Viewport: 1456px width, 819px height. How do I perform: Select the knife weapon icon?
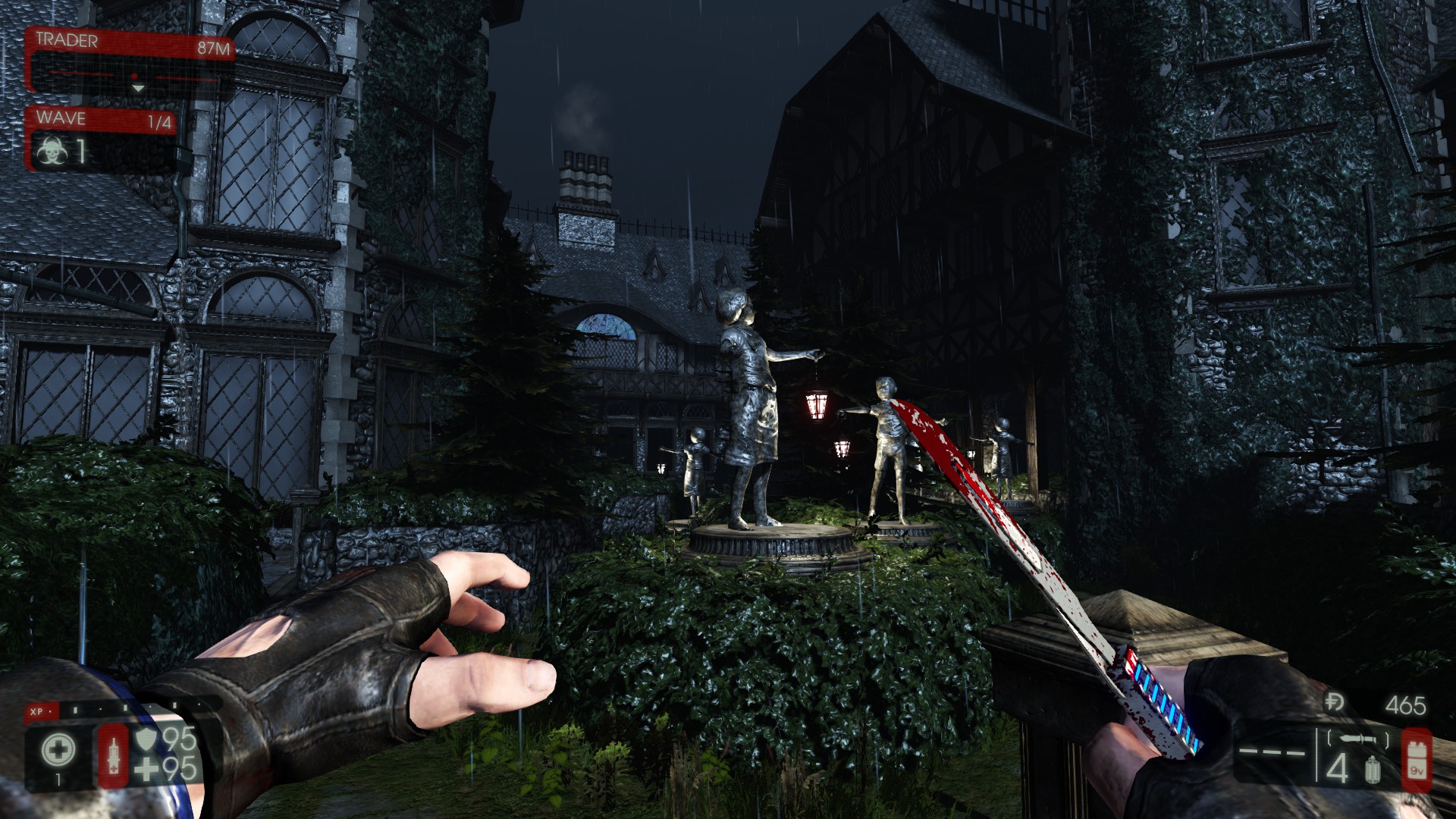1357,738
